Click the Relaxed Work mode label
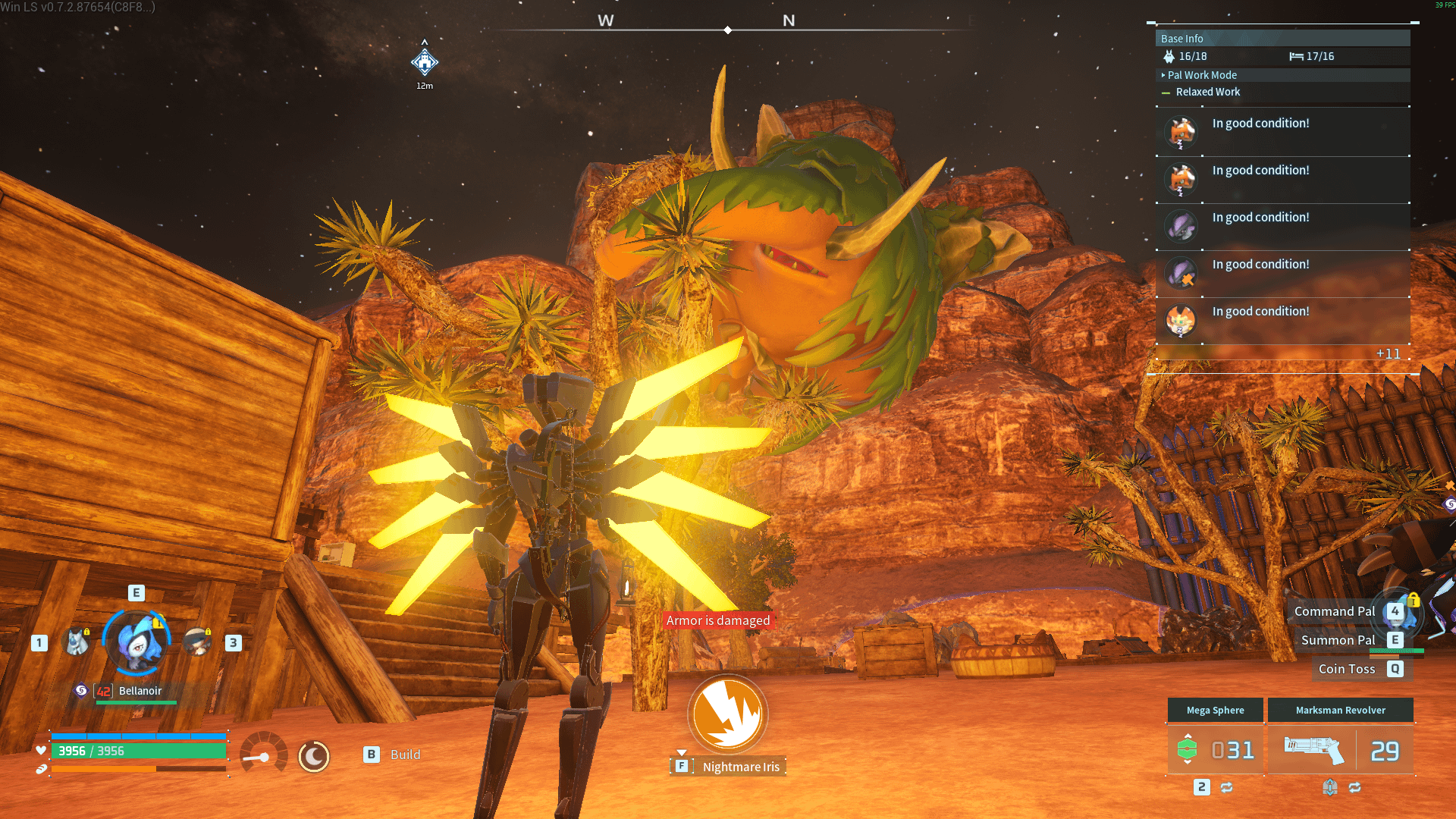The height and width of the screenshot is (819, 1456). pos(1208,92)
